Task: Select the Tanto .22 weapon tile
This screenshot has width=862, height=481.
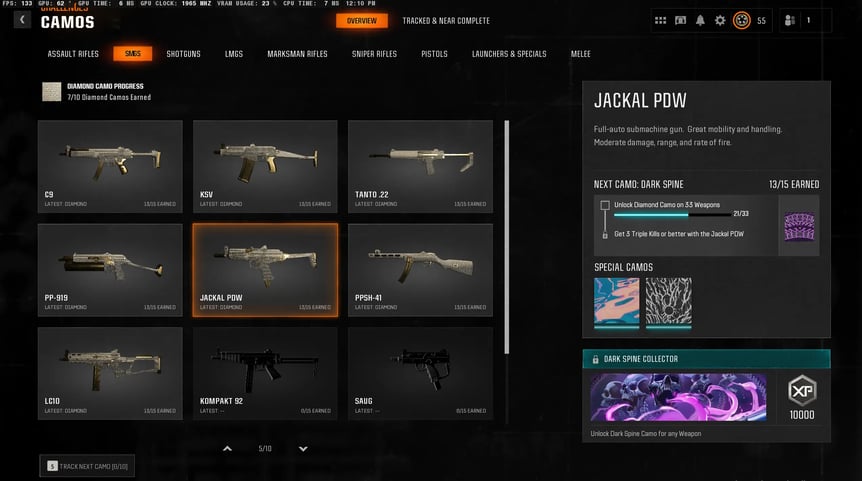Action: [x=420, y=165]
